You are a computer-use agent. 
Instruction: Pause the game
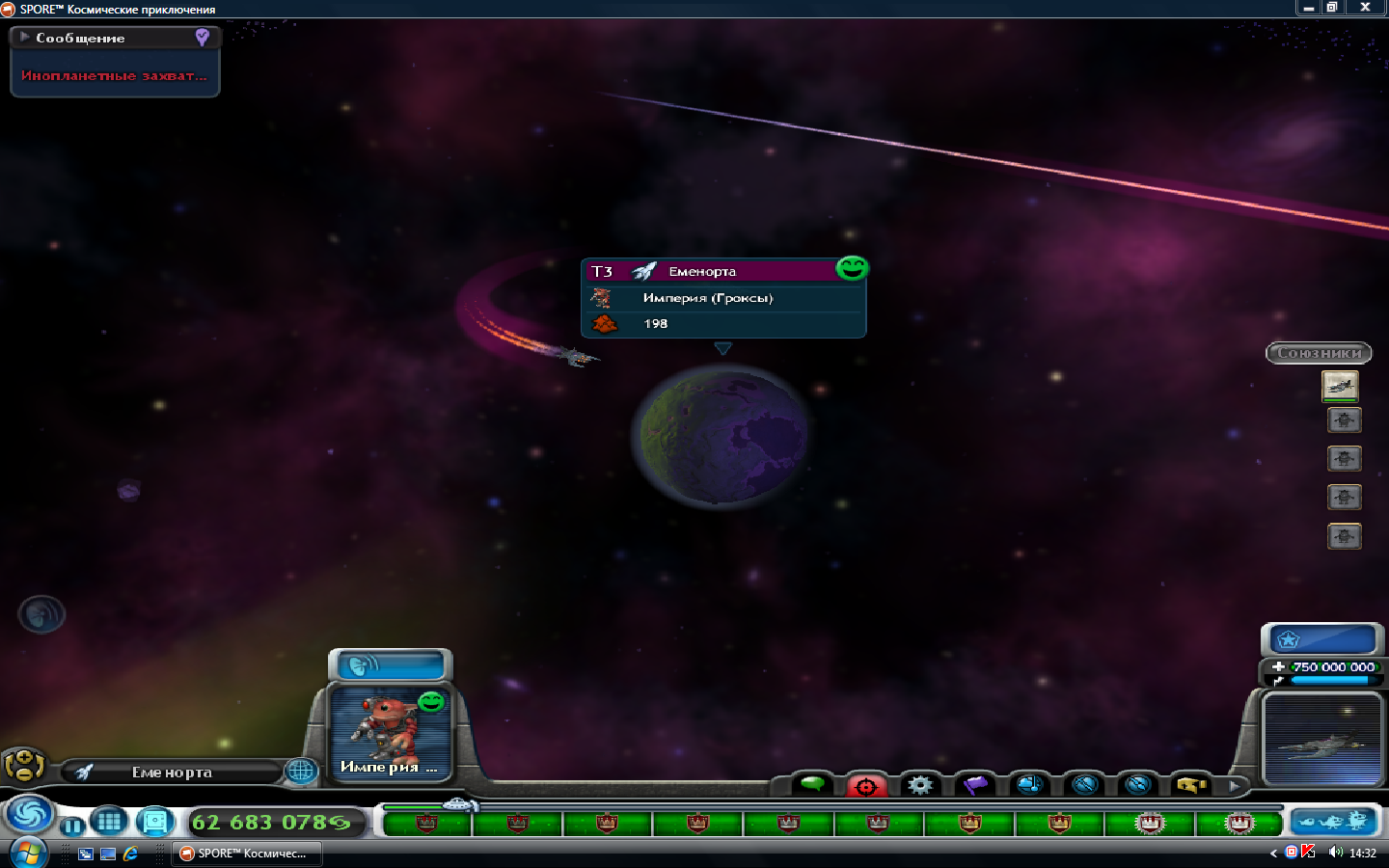tap(72, 826)
